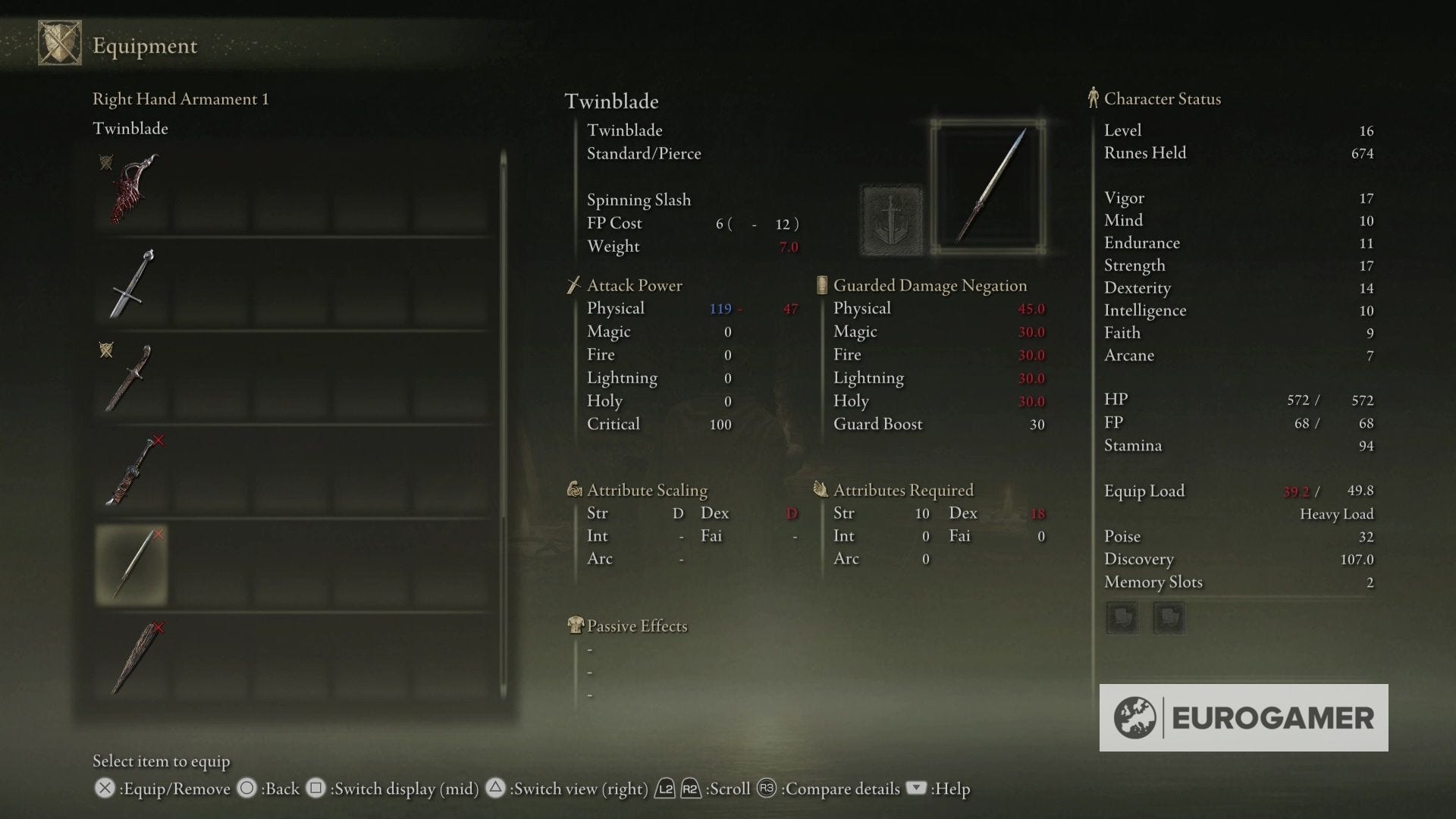The image size is (1456, 819).
Task: Click the Attribute Scaling pouch icon
Action: 575,490
